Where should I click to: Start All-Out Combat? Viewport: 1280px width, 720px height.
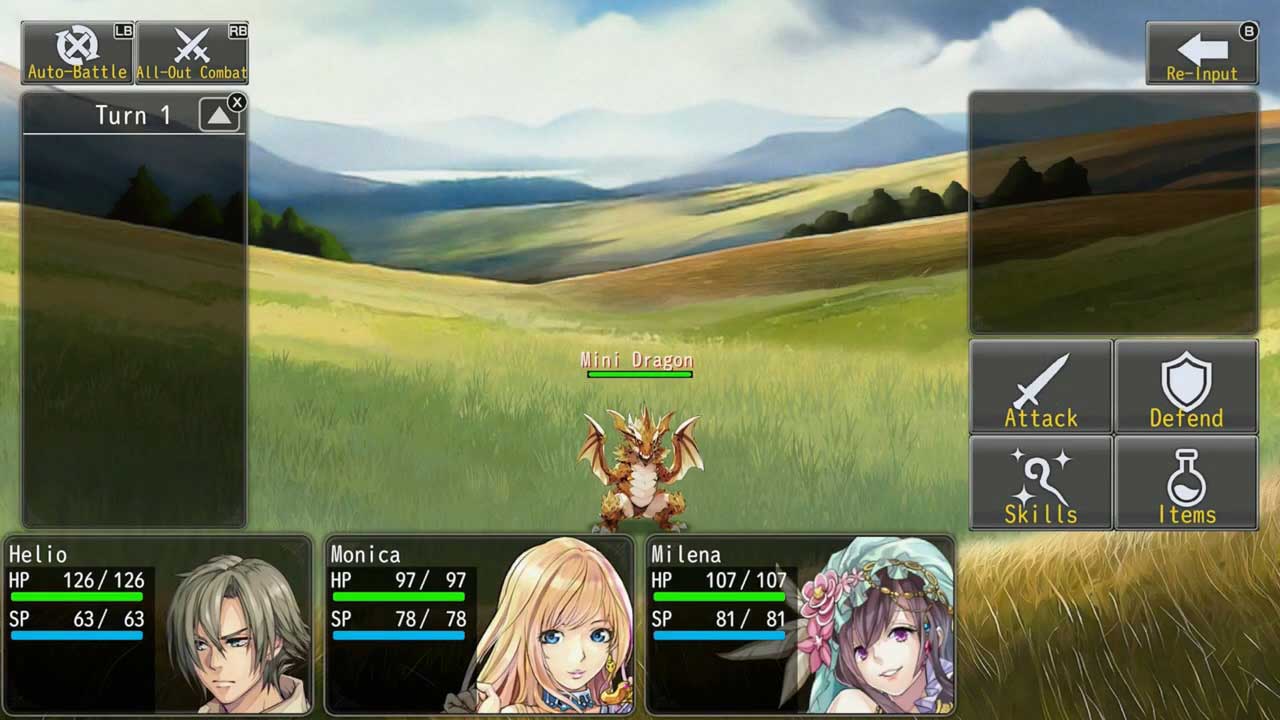pyautogui.click(x=192, y=53)
